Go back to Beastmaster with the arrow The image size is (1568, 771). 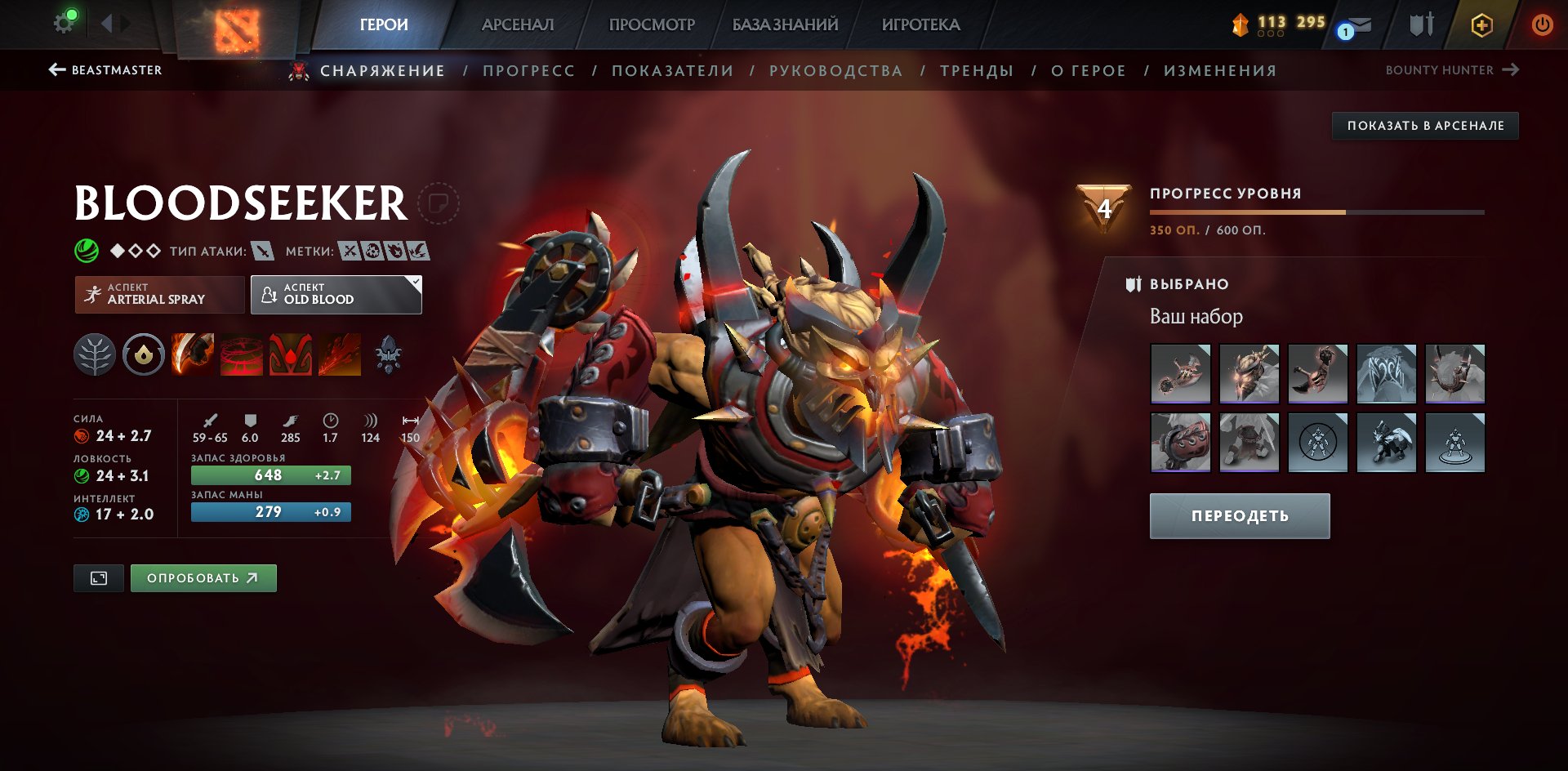point(56,70)
